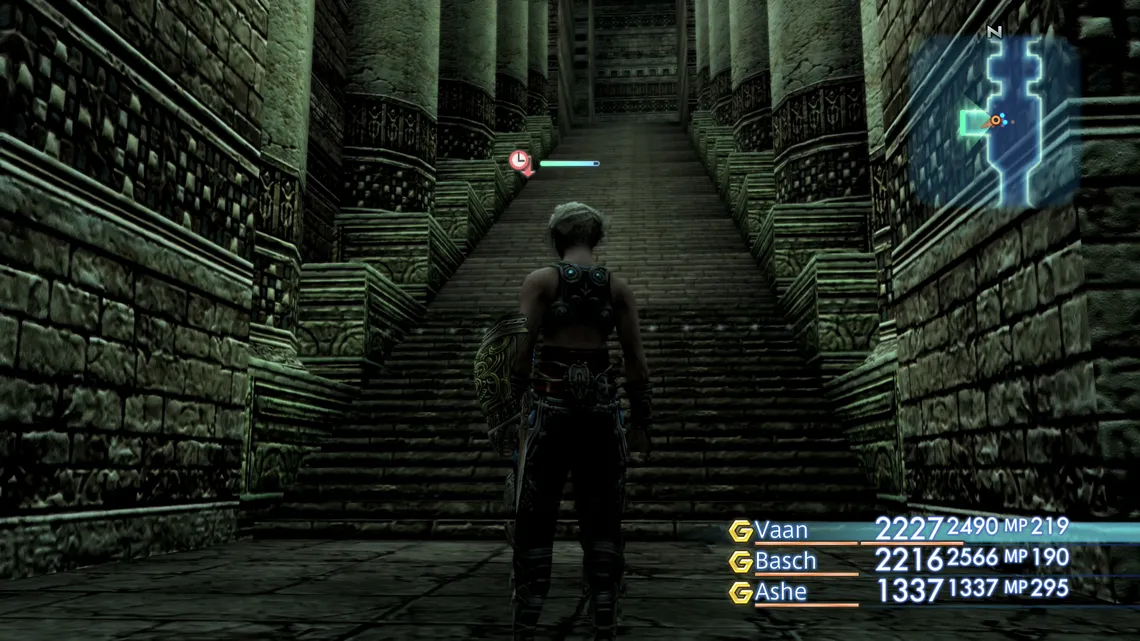Click the red clock status icon
The height and width of the screenshot is (641, 1140).
tap(520, 161)
